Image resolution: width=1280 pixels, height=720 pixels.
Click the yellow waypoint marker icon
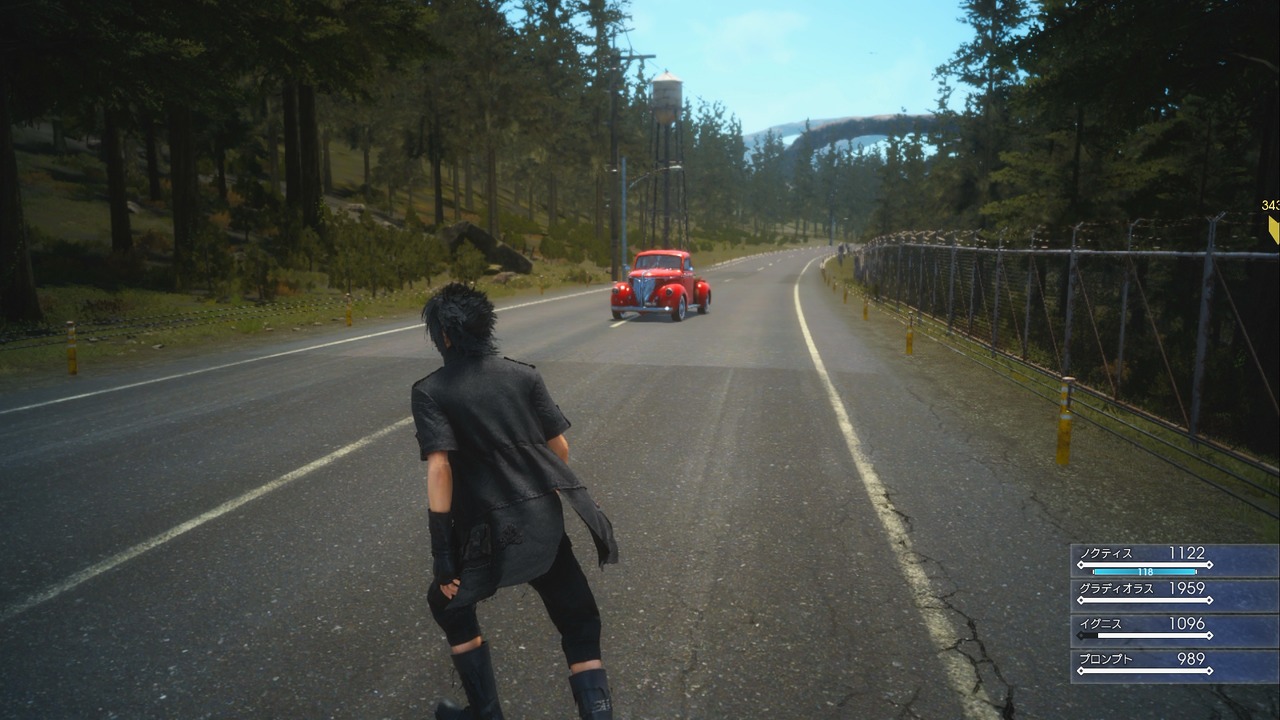[x=1272, y=228]
